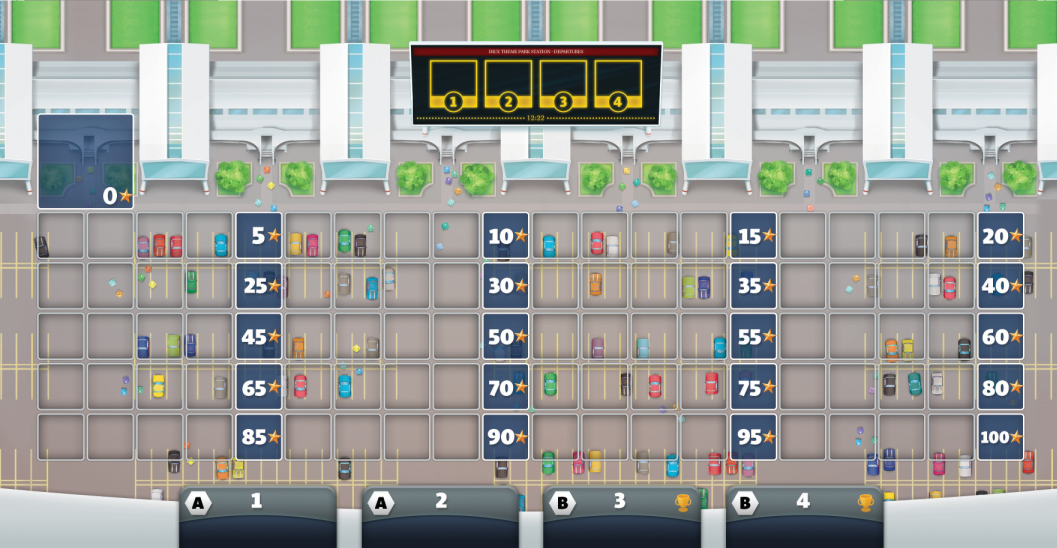Select the 75 star score tile
Screen dimensions: 1057x548
754,387
